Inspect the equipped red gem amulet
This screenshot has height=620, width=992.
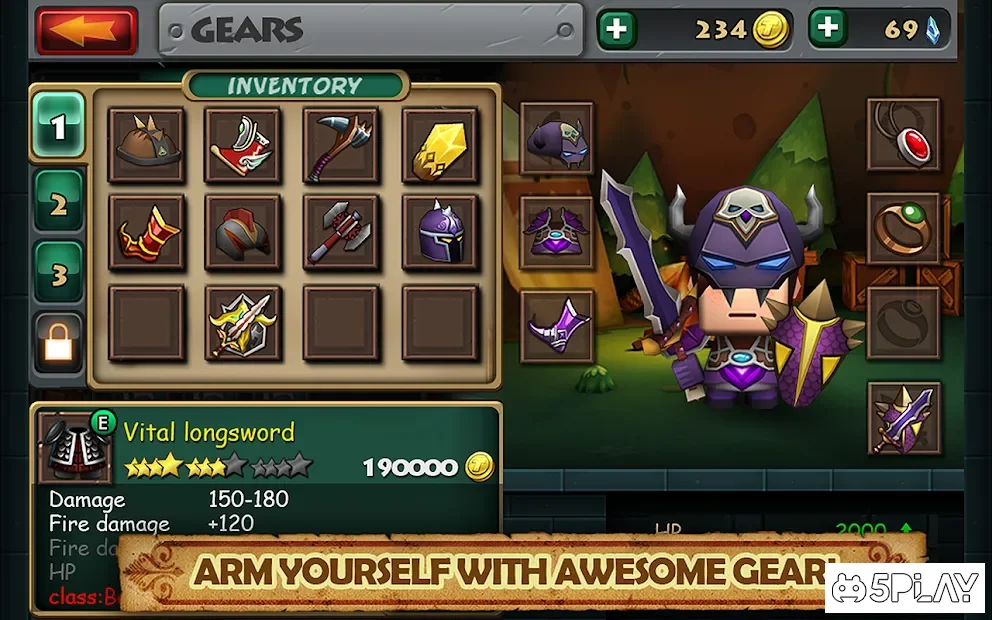pos(903,135)
